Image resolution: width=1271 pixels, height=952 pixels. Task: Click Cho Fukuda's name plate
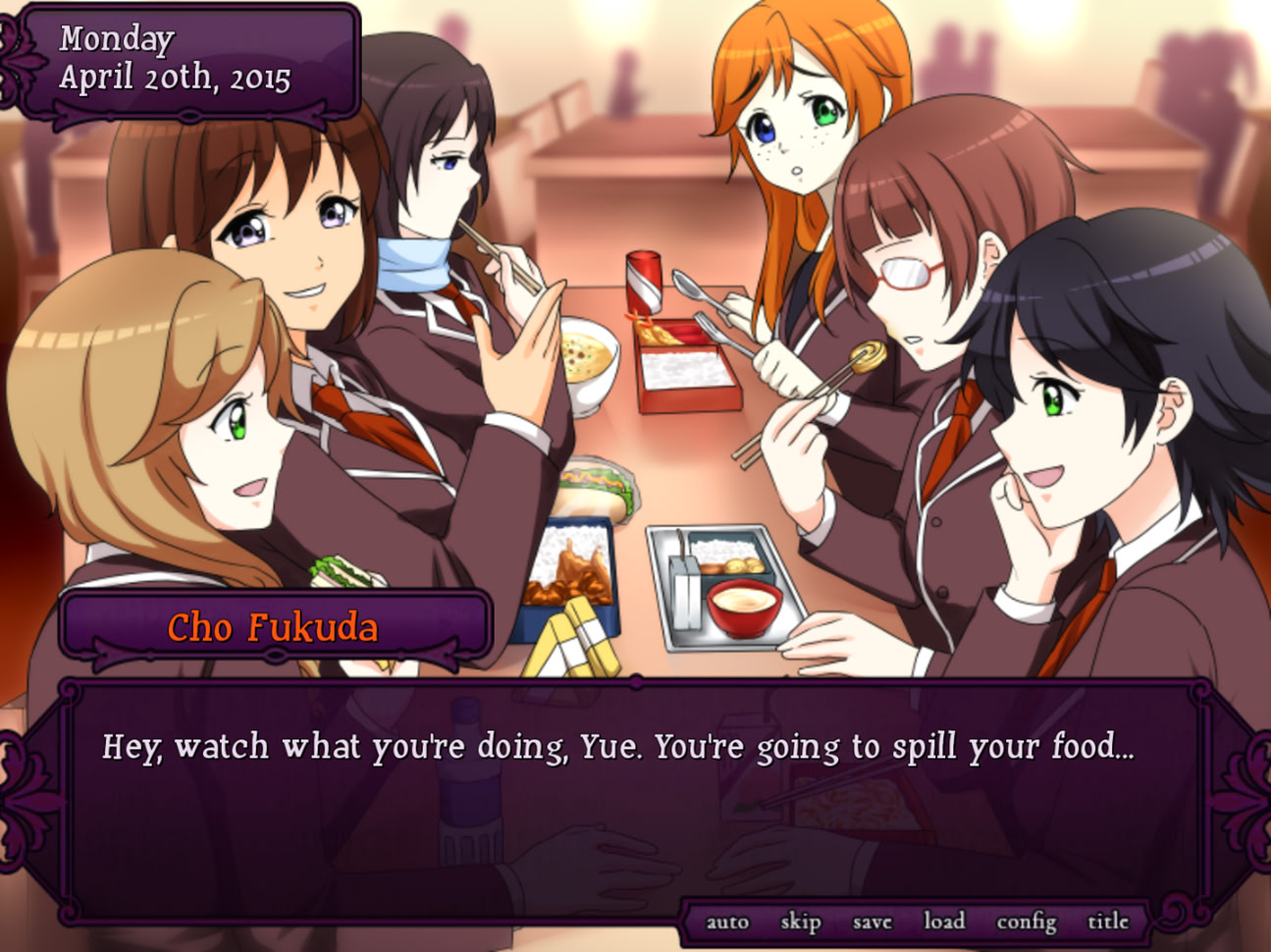pyautogui.click(x=275, y=625)
